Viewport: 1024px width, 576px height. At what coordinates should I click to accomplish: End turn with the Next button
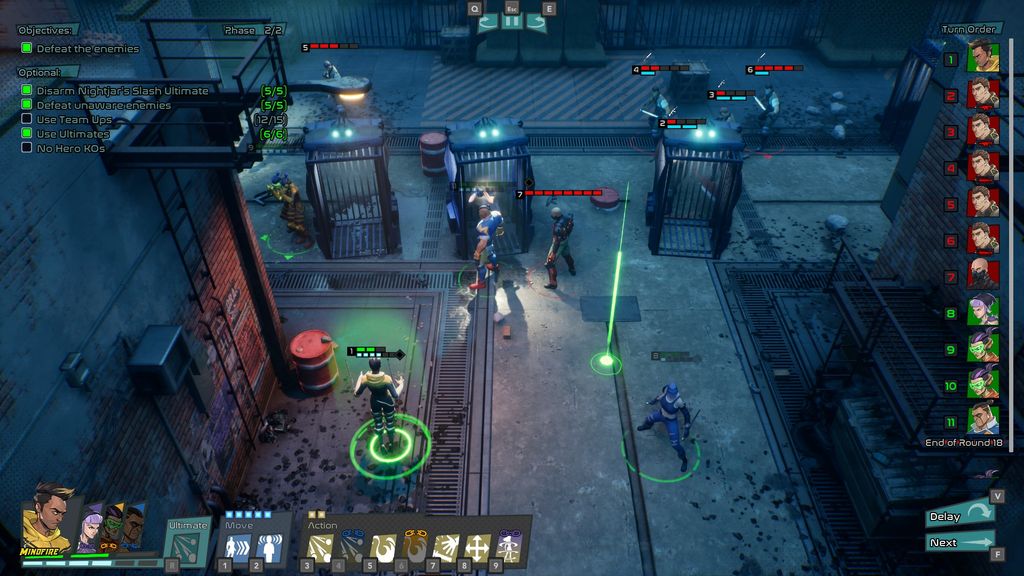point(960,543)
